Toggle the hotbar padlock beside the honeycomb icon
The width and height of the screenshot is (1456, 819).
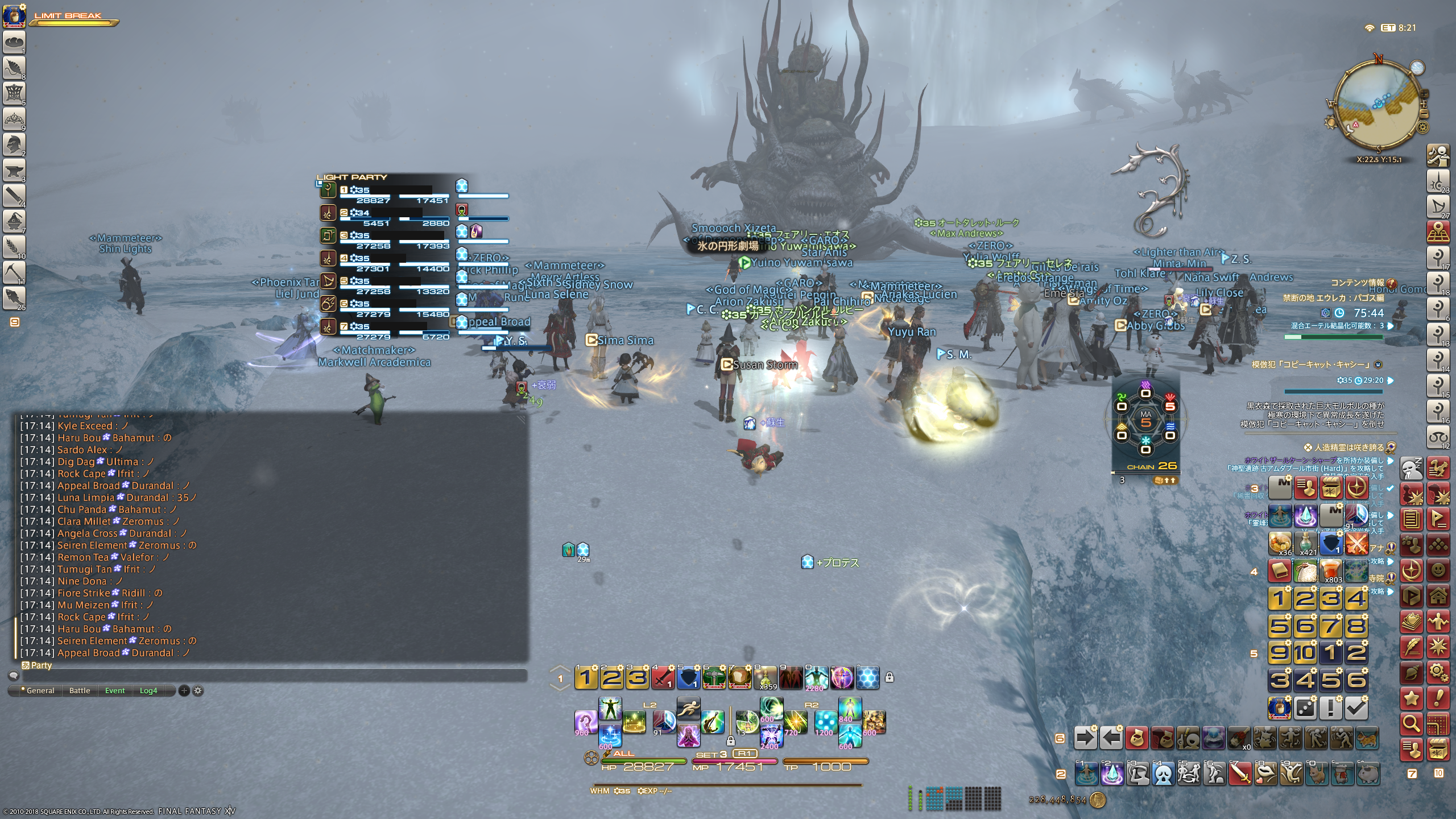(890, 677)
